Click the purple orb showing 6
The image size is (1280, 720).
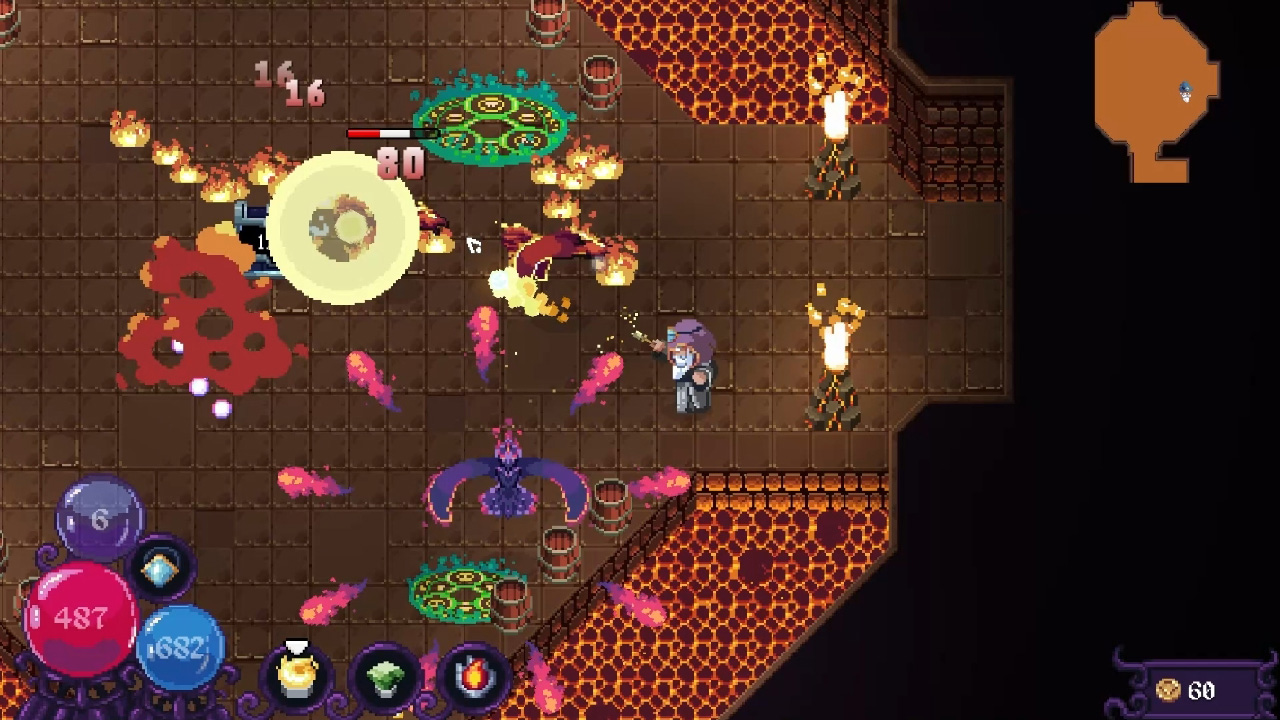(x=97, y=517)
